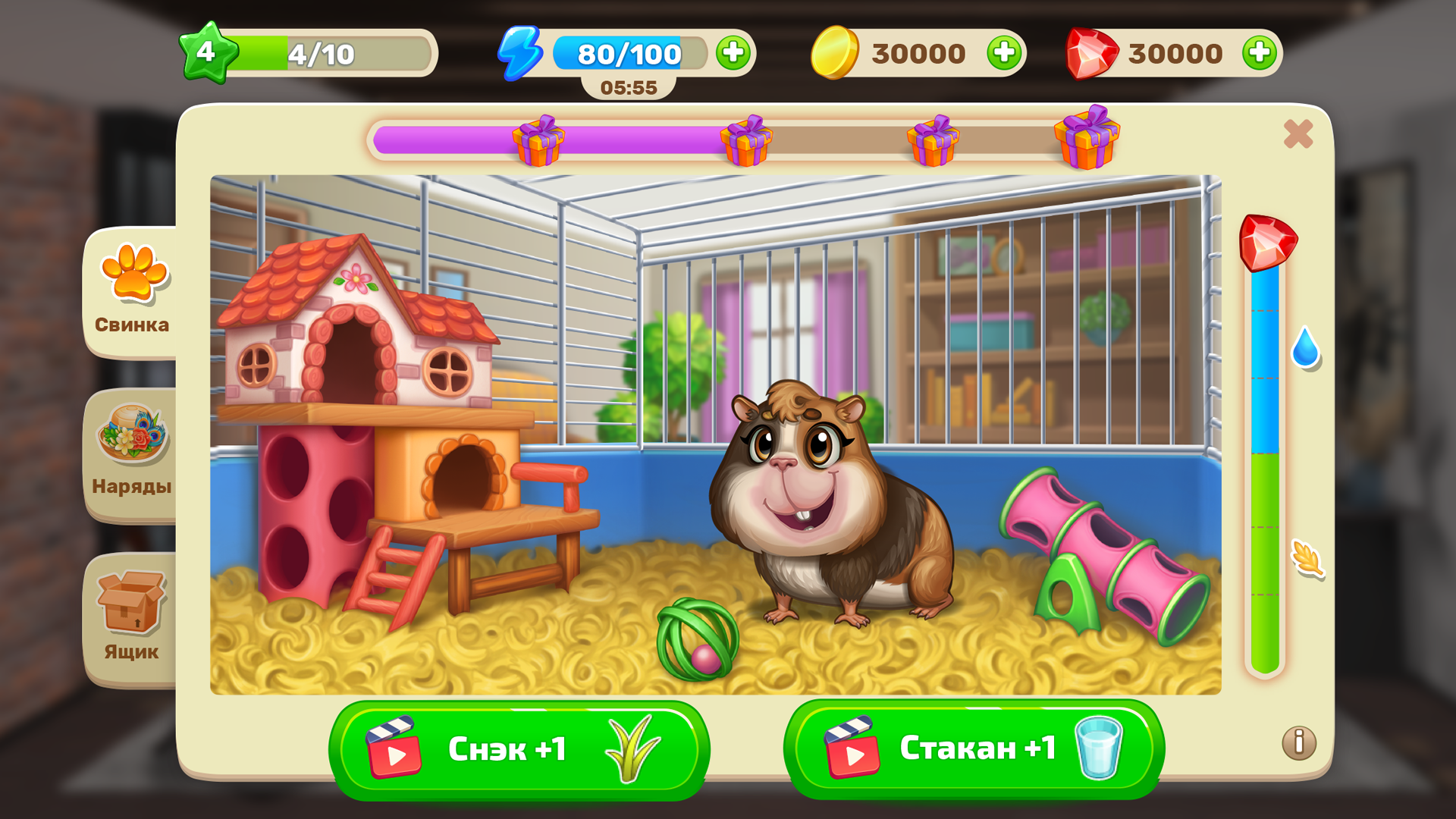The height and width of the screenshot is (819, 1456).
Task: Add energy with the plus next to 80/100
Action: 732,53
